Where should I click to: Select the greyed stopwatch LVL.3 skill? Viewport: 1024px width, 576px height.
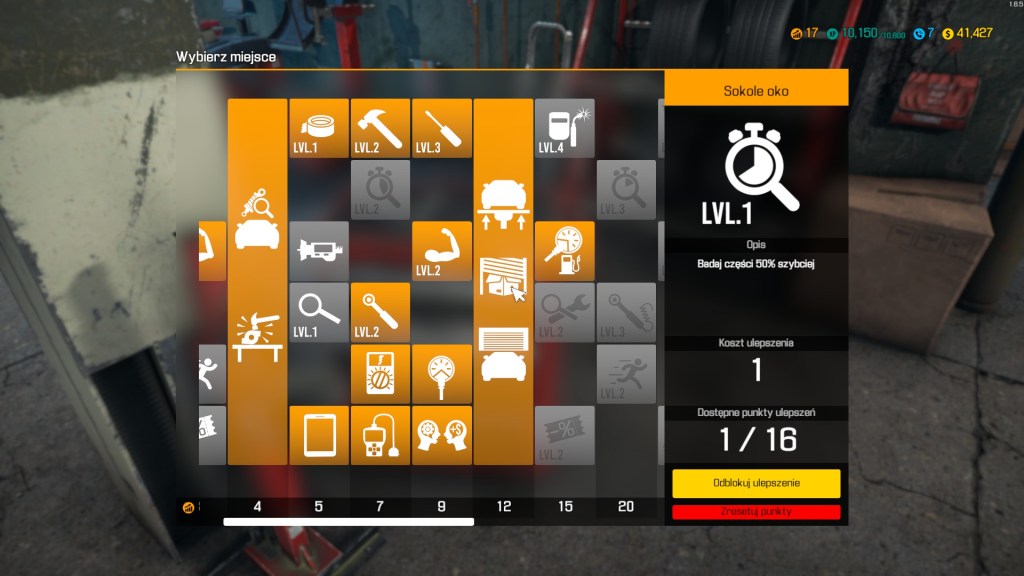tap(626, 189)
